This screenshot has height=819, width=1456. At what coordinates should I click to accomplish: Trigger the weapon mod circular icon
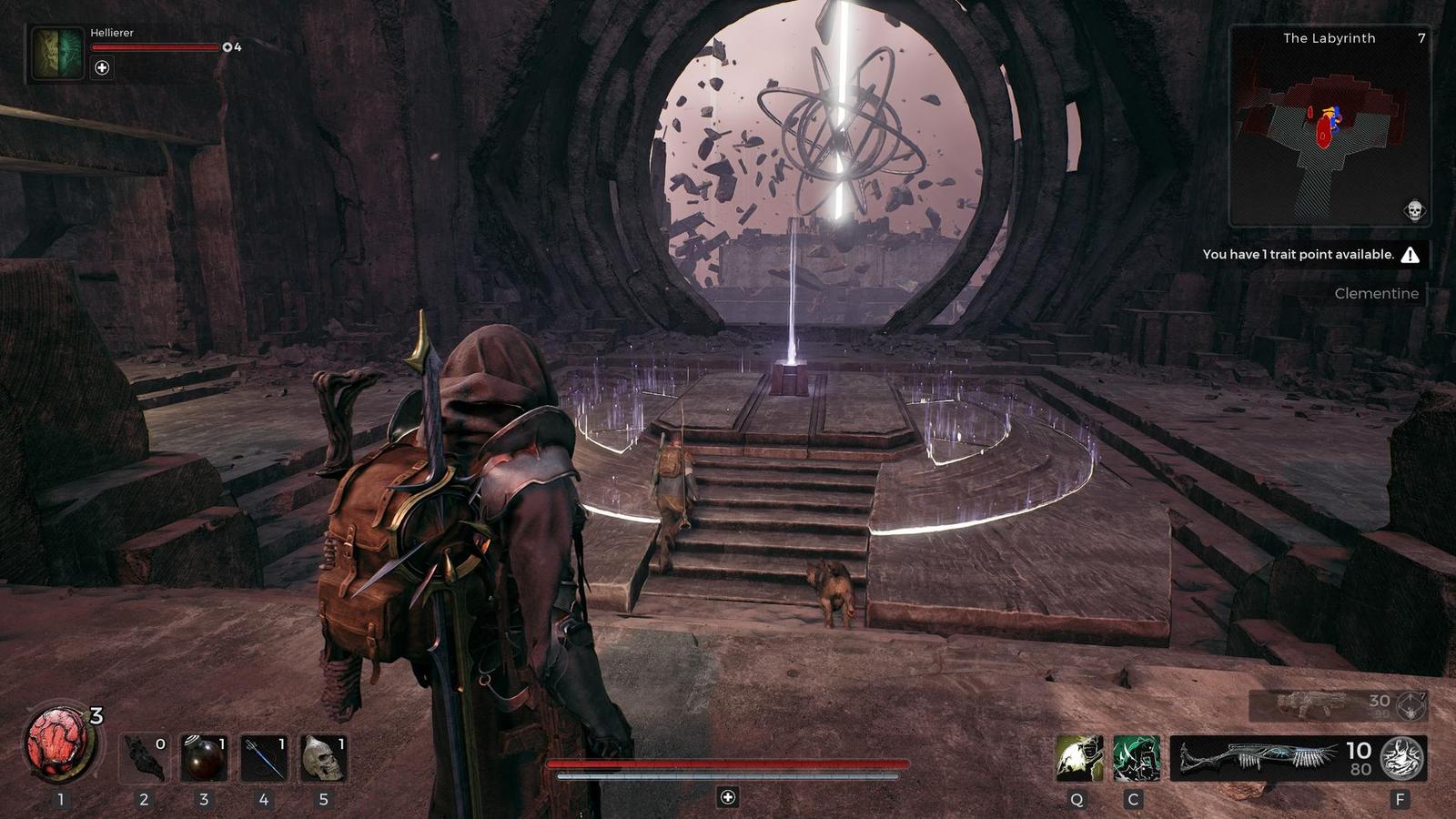coord(1401,758)
